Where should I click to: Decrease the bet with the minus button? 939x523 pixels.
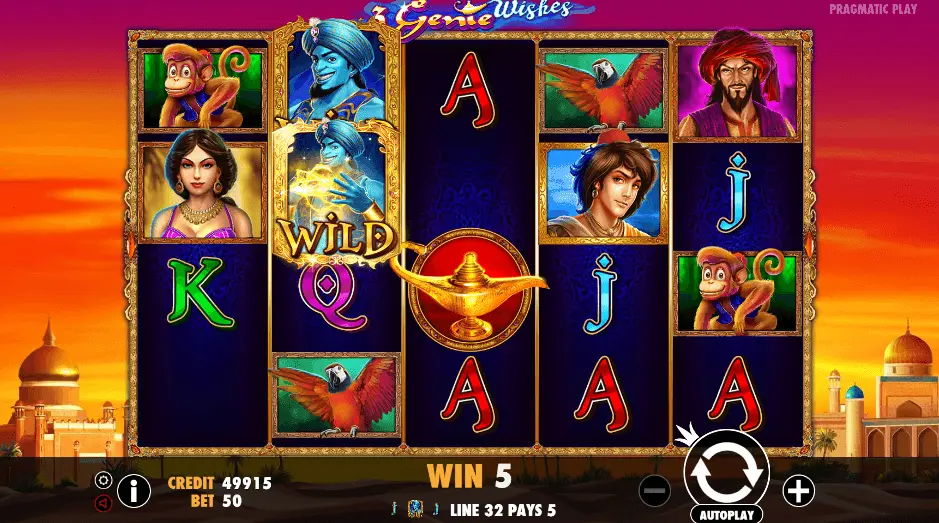(x=654, y=490)
